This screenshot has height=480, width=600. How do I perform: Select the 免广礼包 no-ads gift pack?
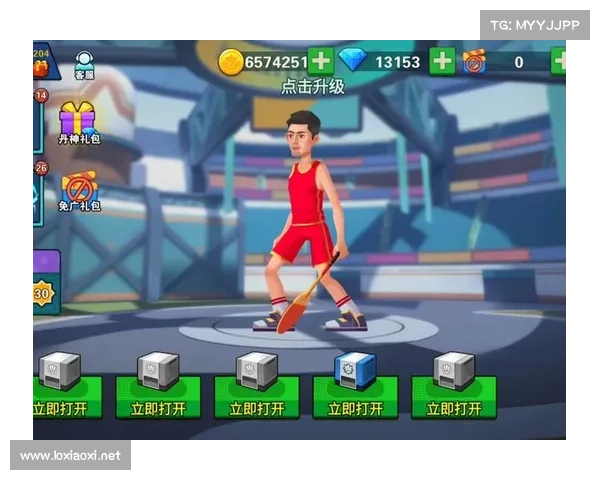(x=78, y=190)
